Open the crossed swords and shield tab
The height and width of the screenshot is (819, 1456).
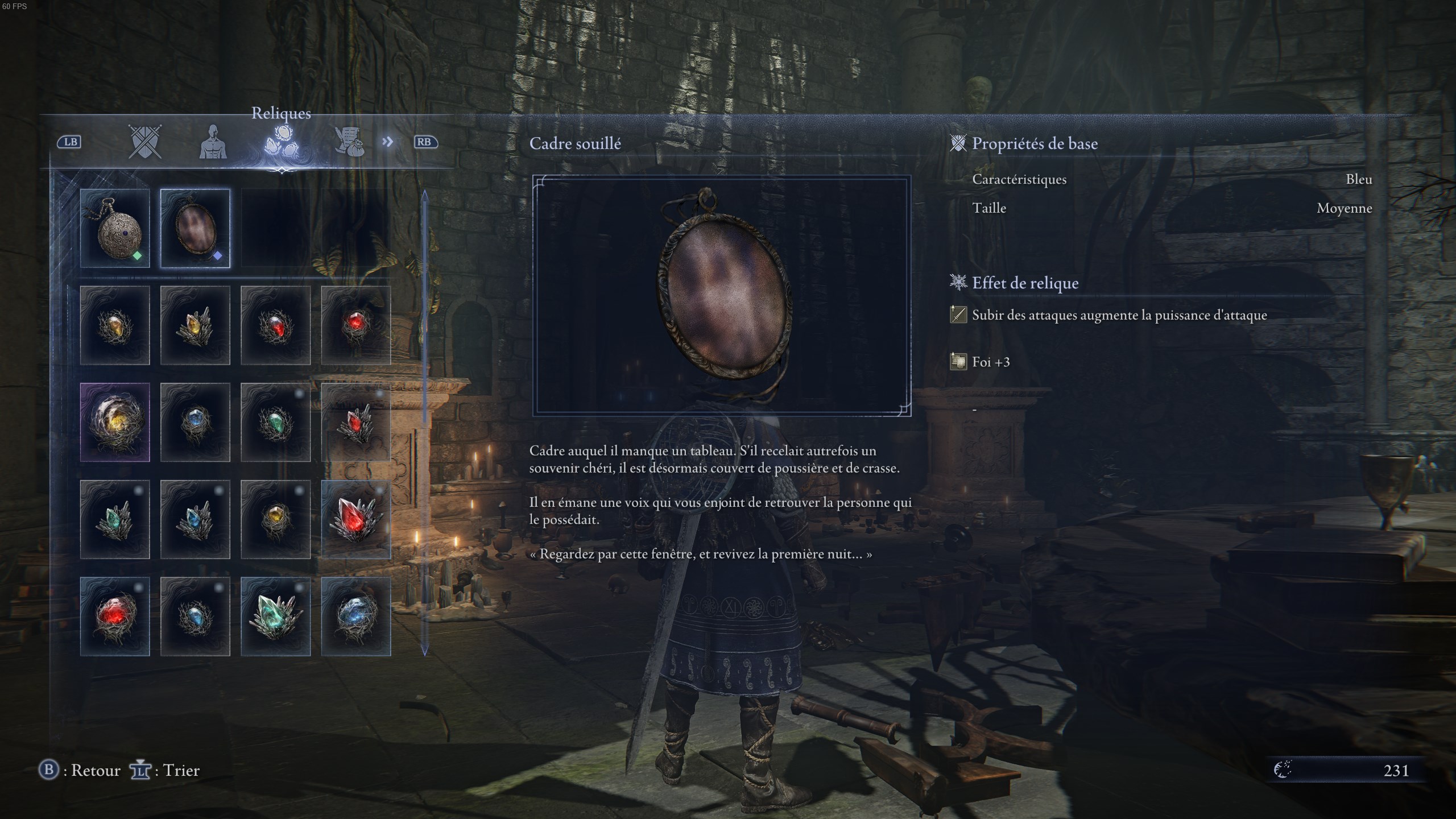(x=144, y=142)
